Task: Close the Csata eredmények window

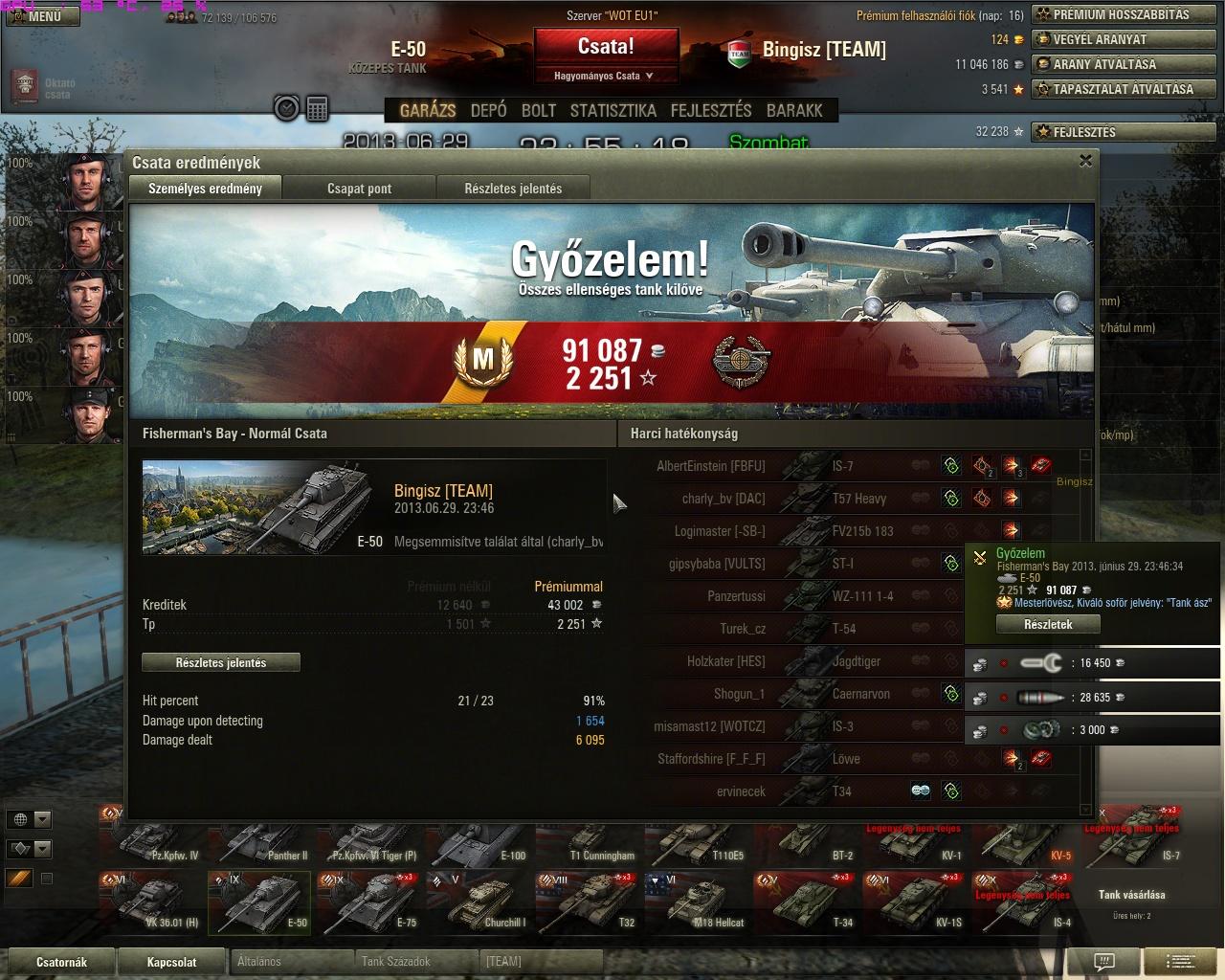Action: click(1085, 161)
